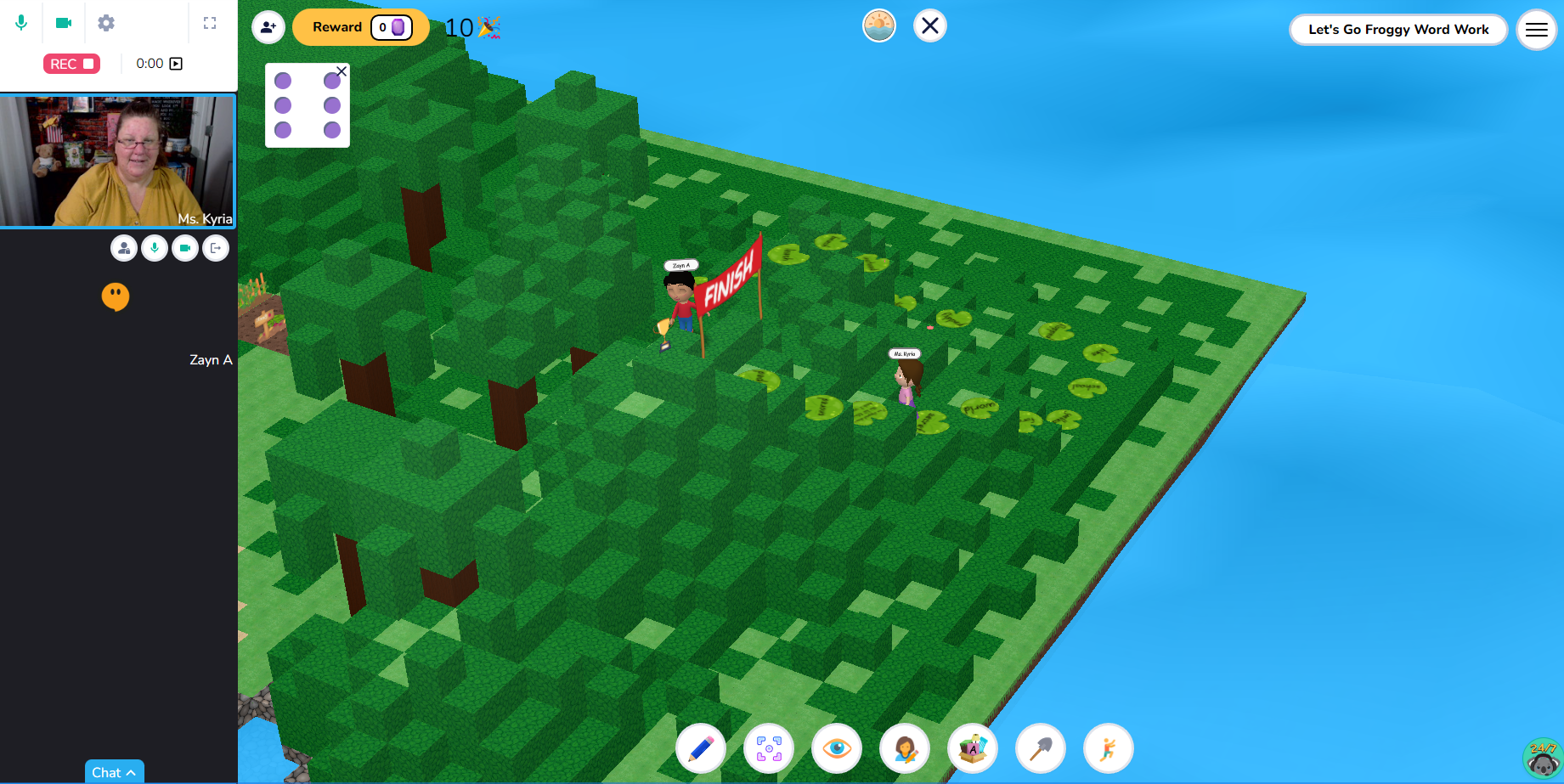Select the pencil drawing tool
1564x784 pixels.
701,748
